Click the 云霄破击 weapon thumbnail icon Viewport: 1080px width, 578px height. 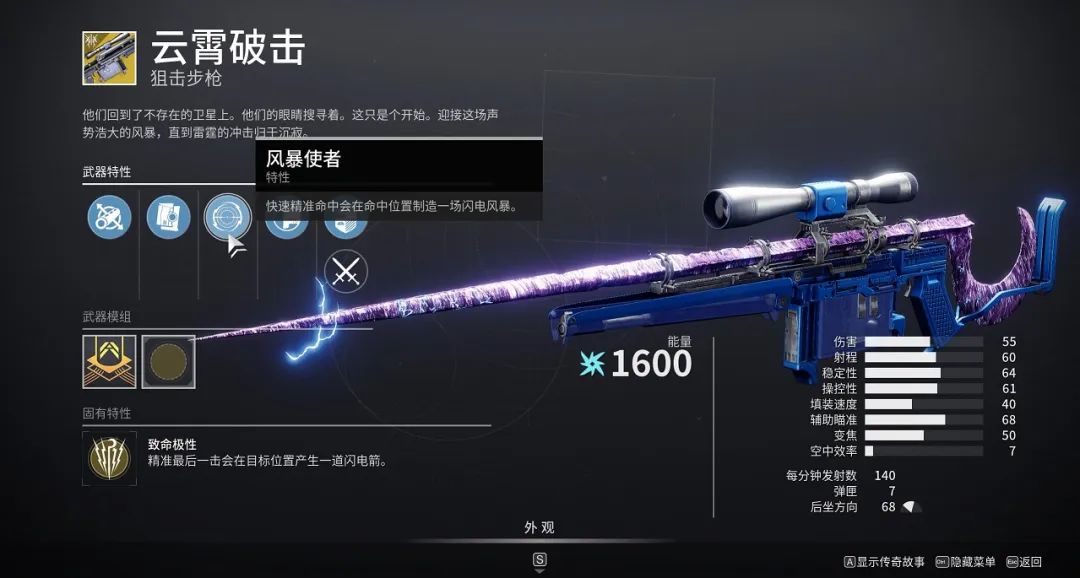pos(109,58)
